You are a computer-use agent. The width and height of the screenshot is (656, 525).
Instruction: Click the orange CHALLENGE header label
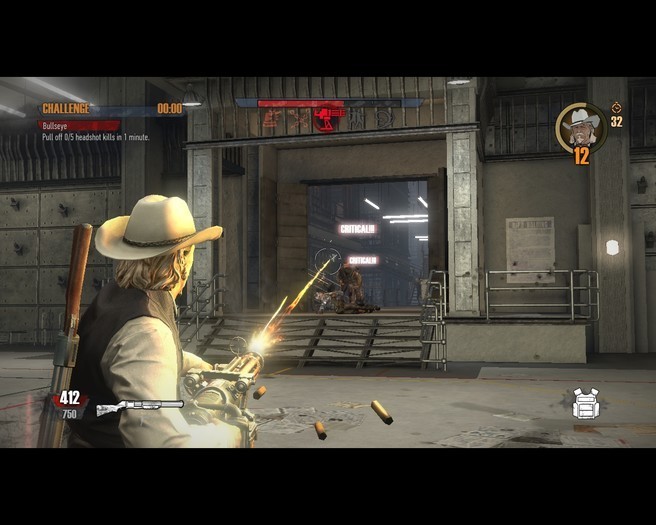pos(66,108)
